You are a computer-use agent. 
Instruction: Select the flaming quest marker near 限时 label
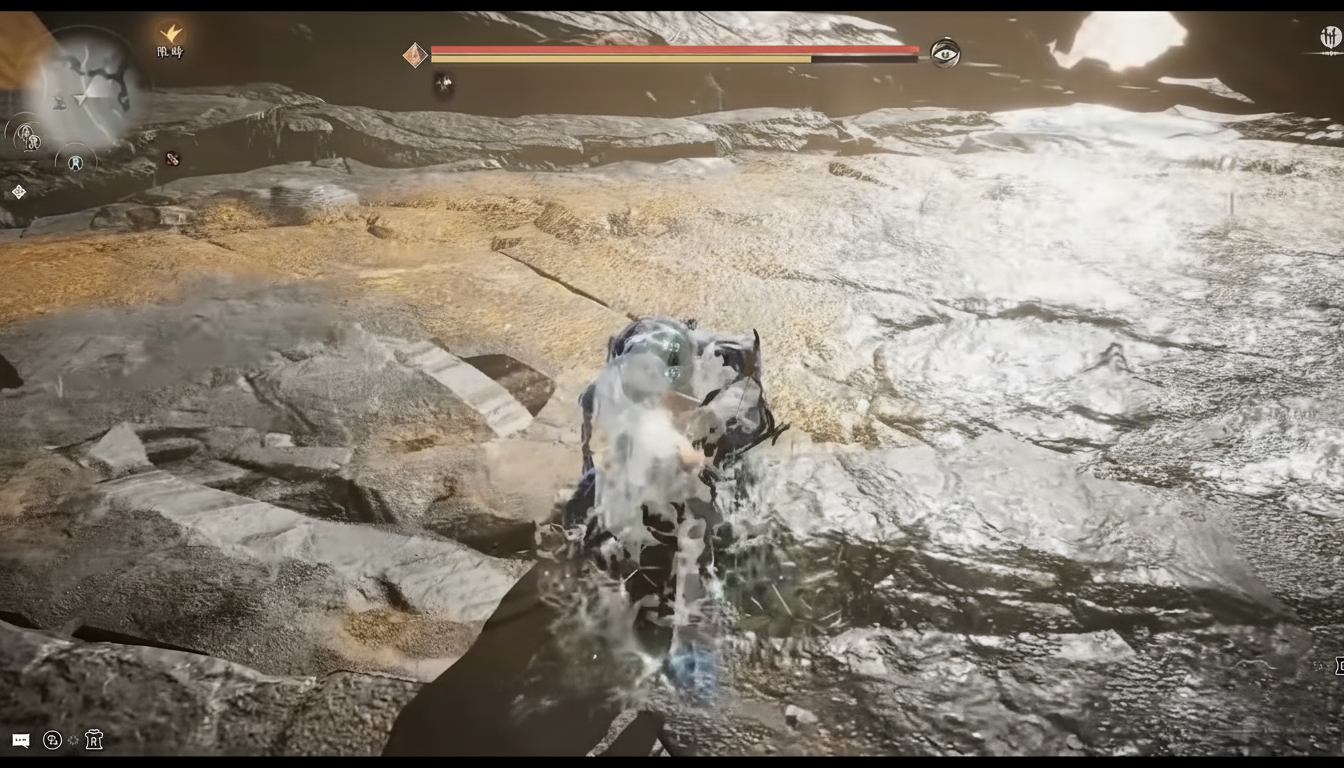[x=172, y=33]
